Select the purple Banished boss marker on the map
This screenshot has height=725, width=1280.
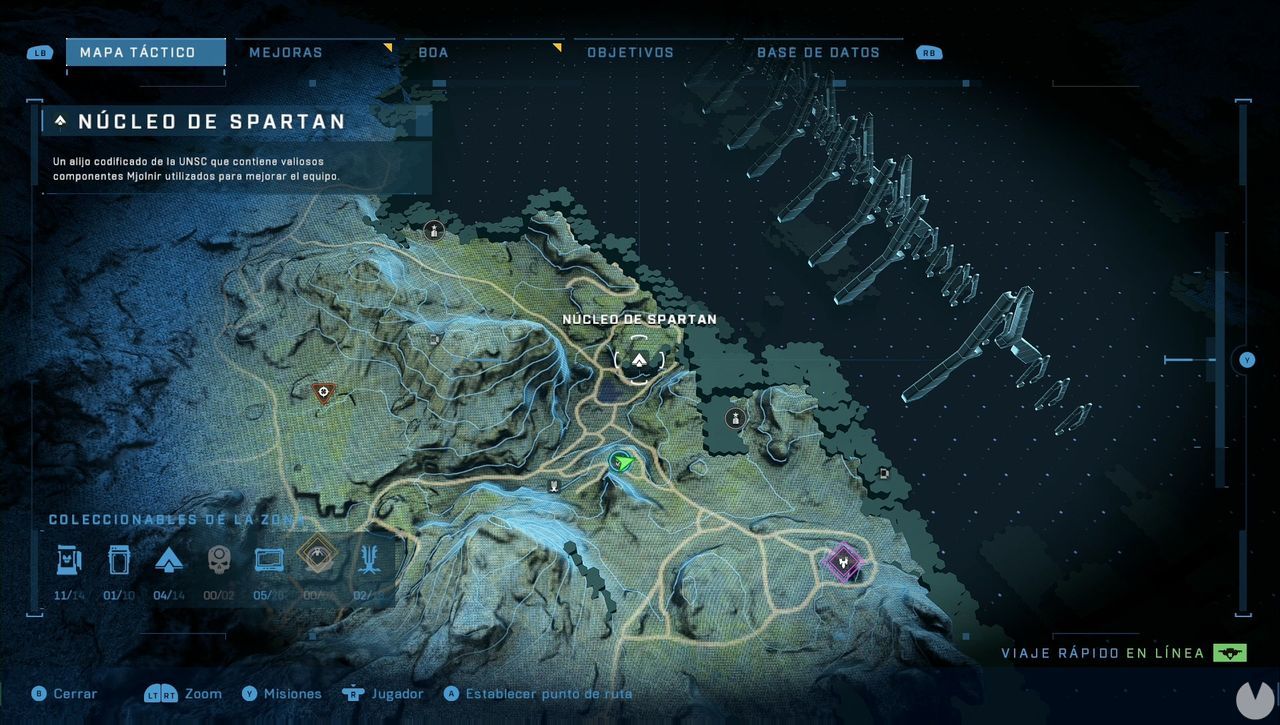pyautogui.click(x=843, y=563)
